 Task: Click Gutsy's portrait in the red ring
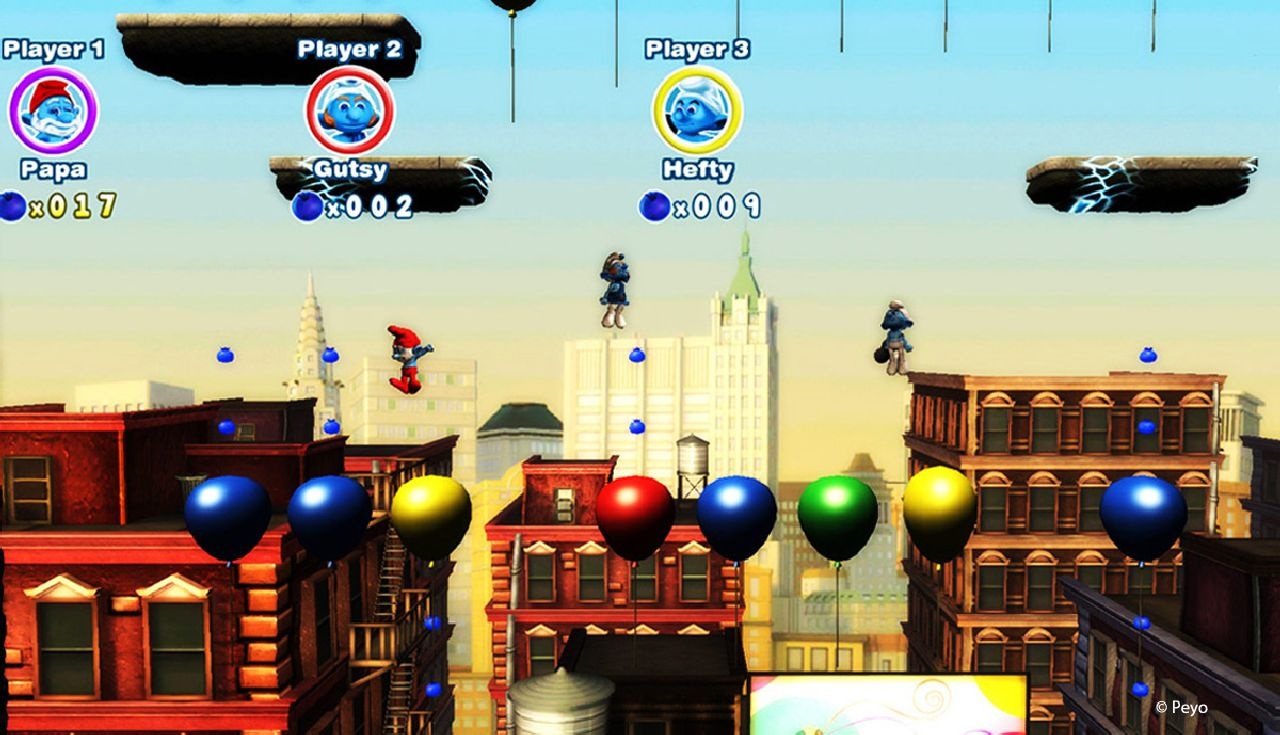pos(349,110)
